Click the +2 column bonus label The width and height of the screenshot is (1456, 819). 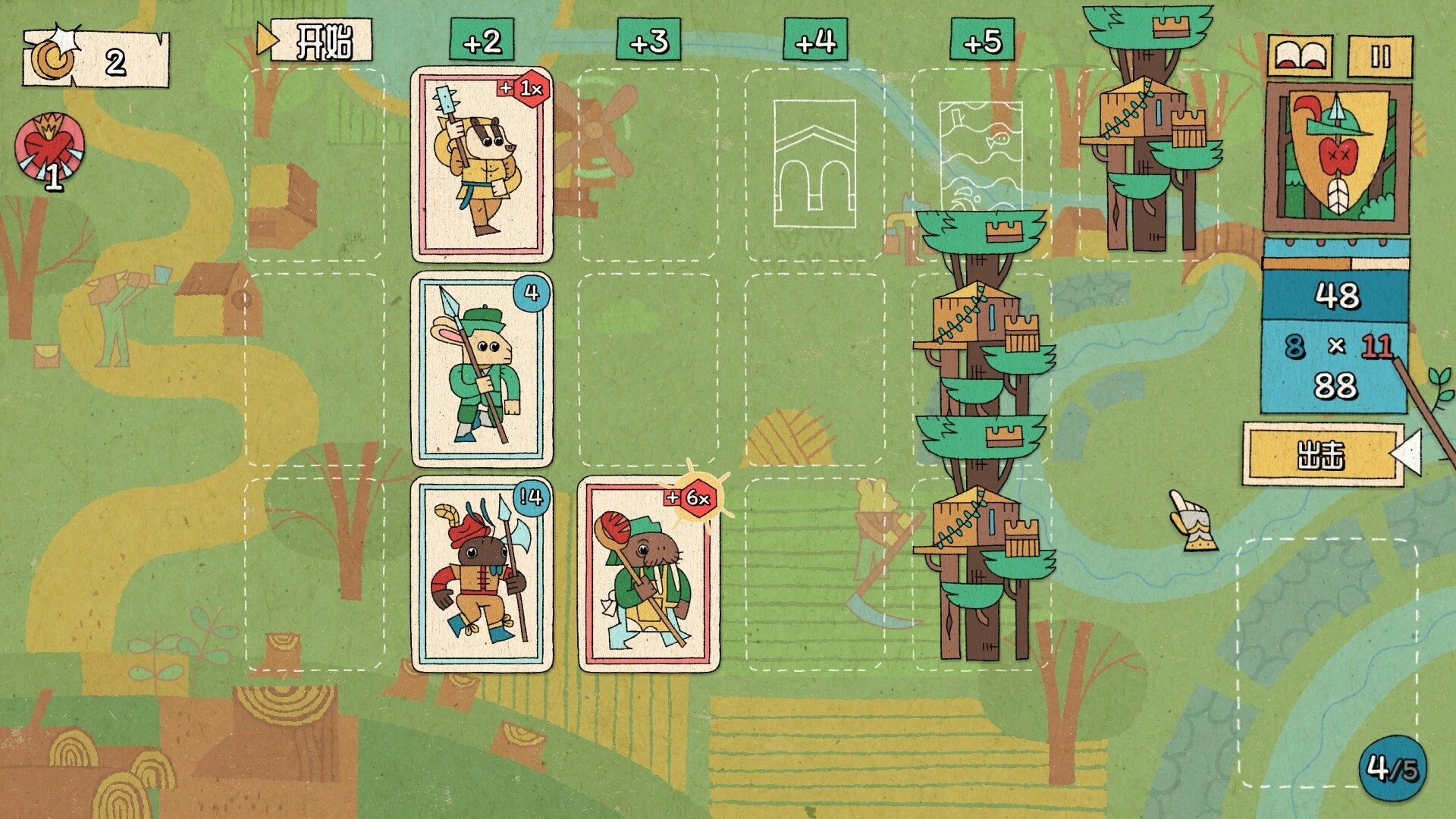pyautogui.click(x=482, y=42)
